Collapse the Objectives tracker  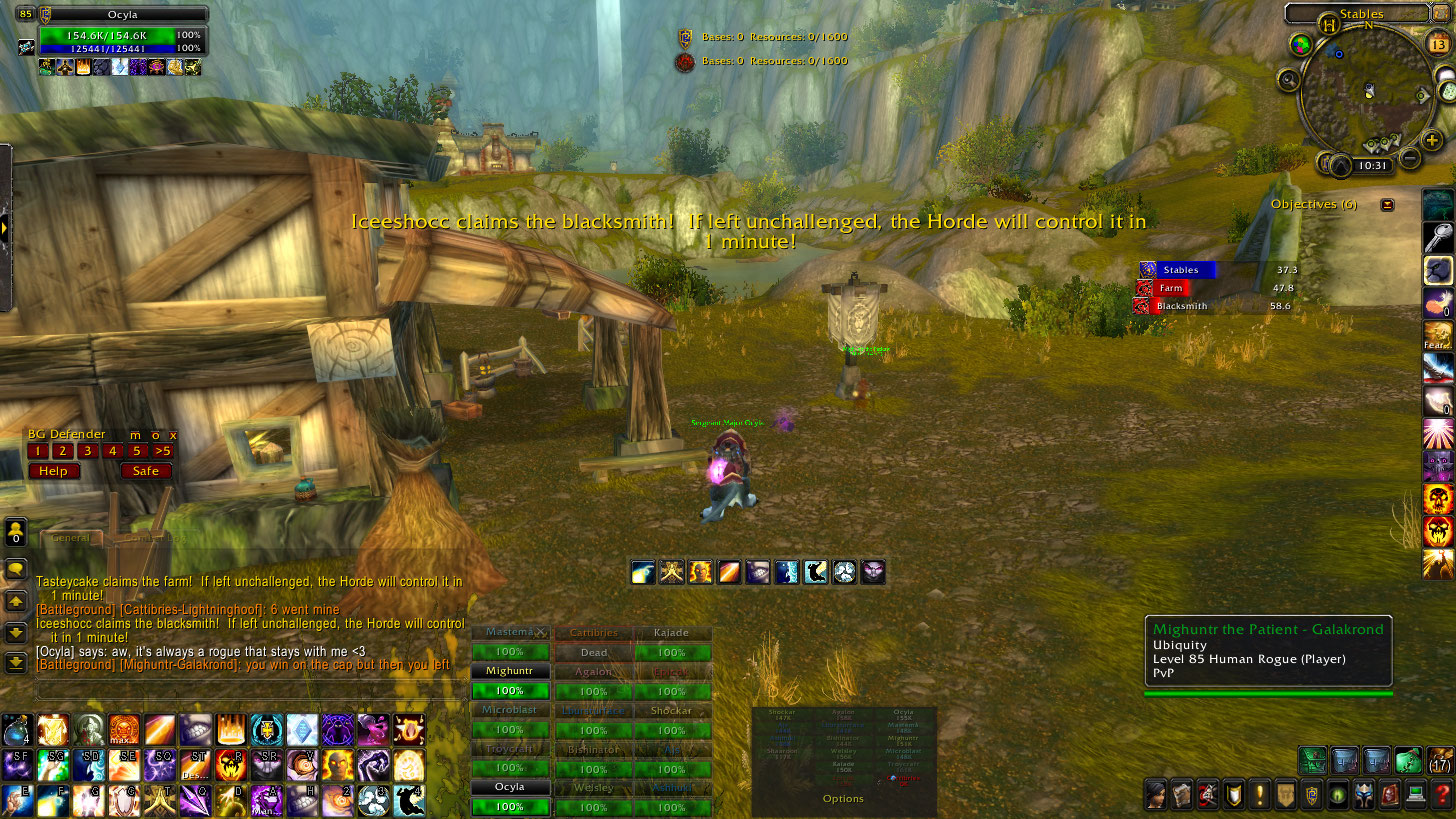point(1387,204)
